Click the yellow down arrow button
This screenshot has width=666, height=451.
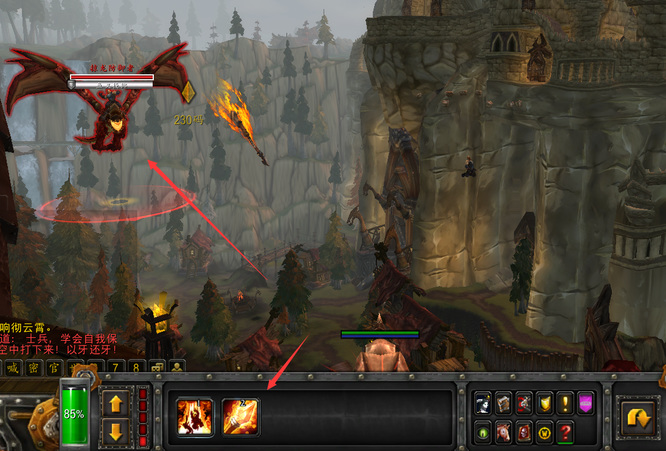point(115,432)
